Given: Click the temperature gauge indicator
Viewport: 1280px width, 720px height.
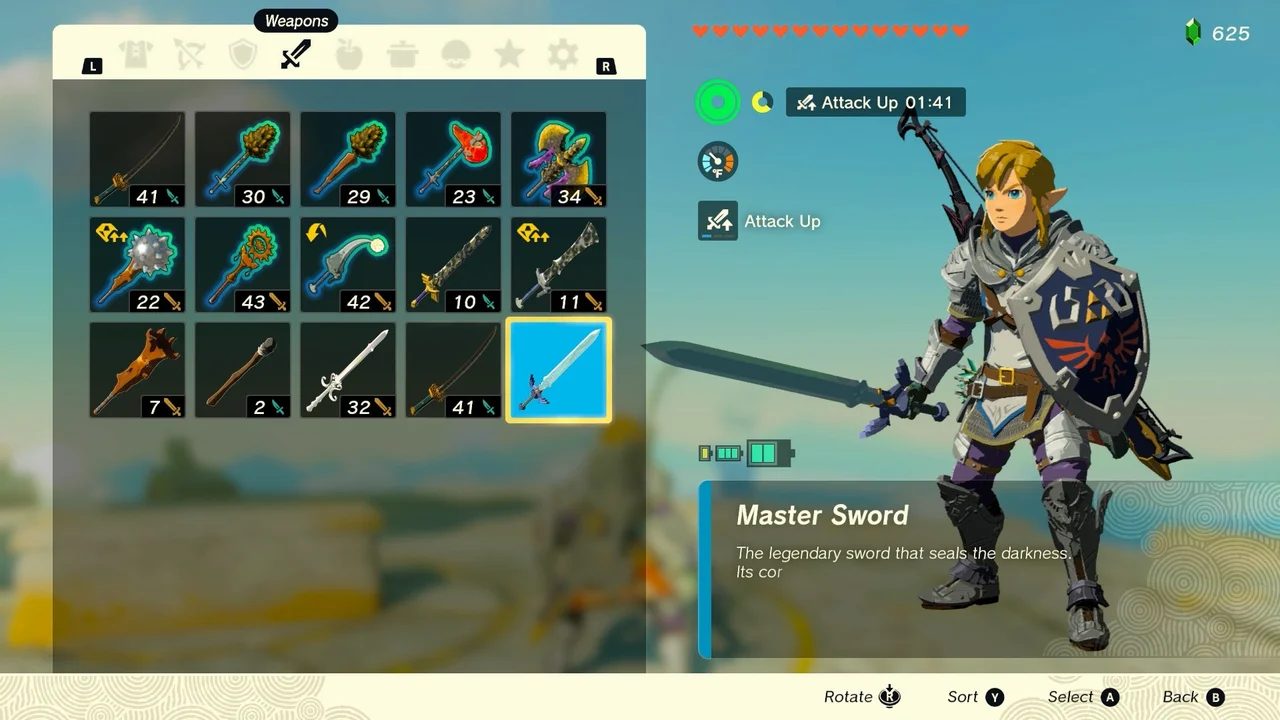Looking at the screenshot, I should click(x=717, y=162).
